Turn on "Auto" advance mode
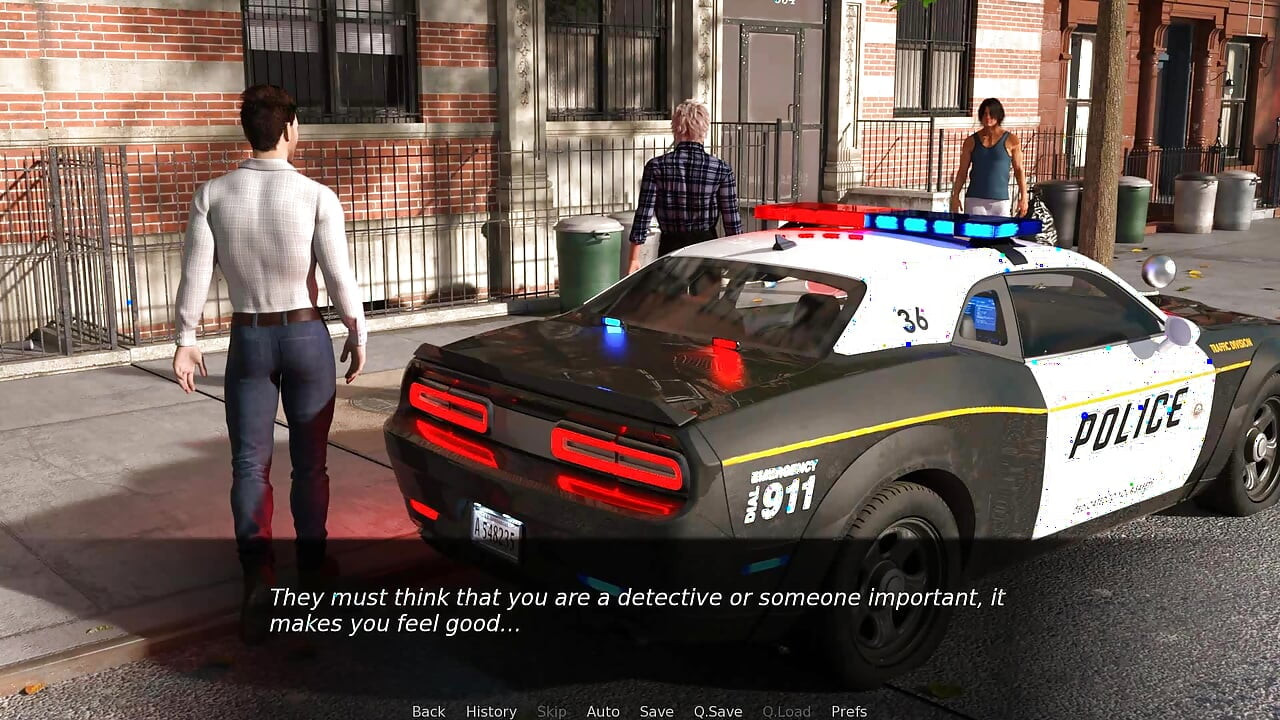1280x720 pixels. [603, 711]
